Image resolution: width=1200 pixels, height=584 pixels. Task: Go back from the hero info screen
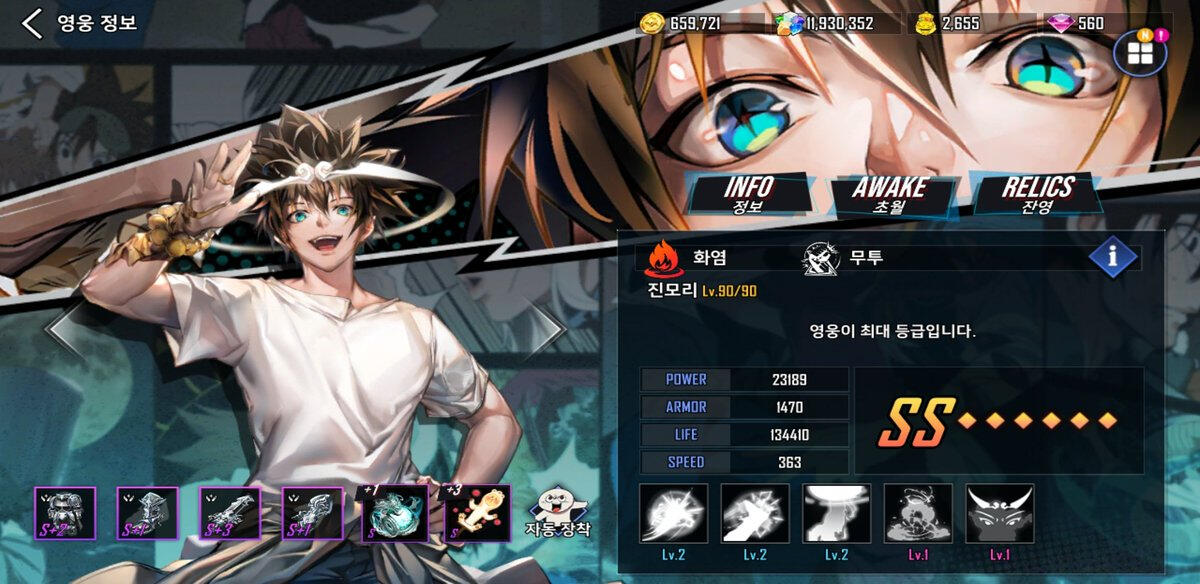point(33,24)
